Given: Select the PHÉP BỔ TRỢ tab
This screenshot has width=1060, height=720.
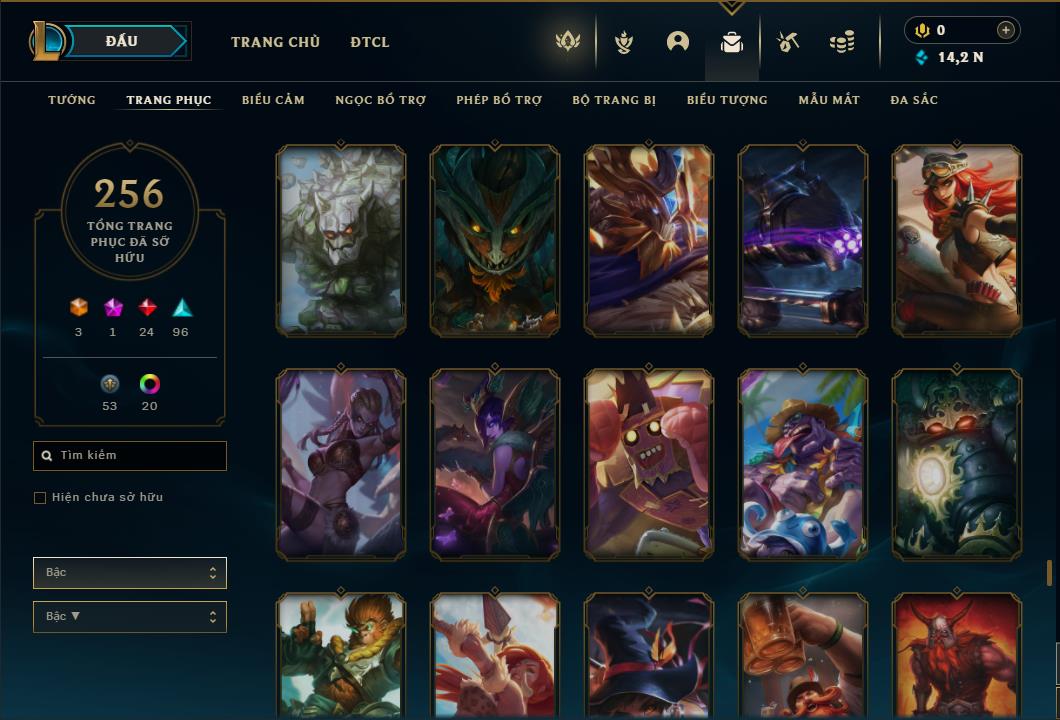Looking at the screenshot, I should click(x=499, y=100).
